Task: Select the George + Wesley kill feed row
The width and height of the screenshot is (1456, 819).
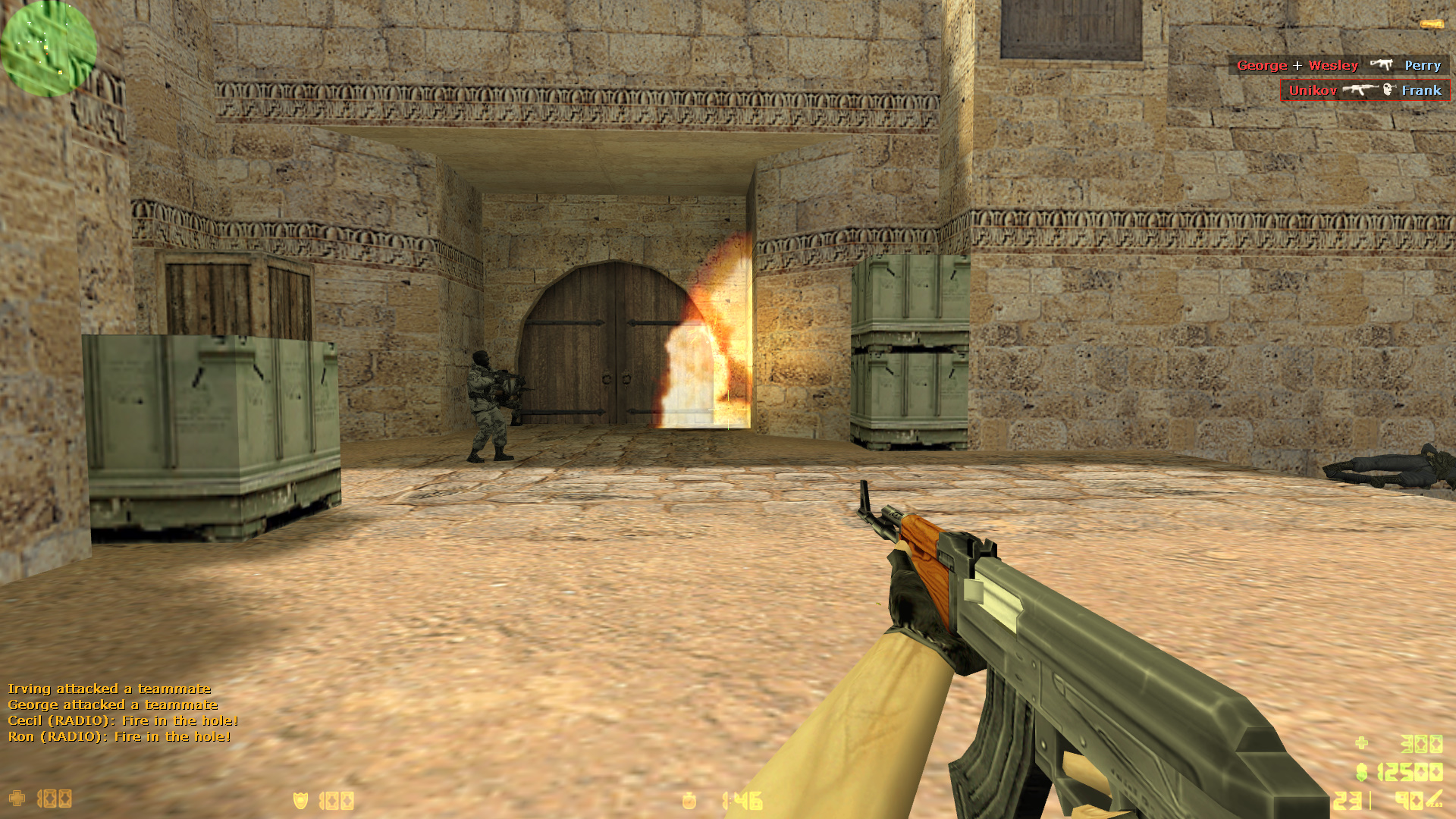Action: tap(1338, 65)
